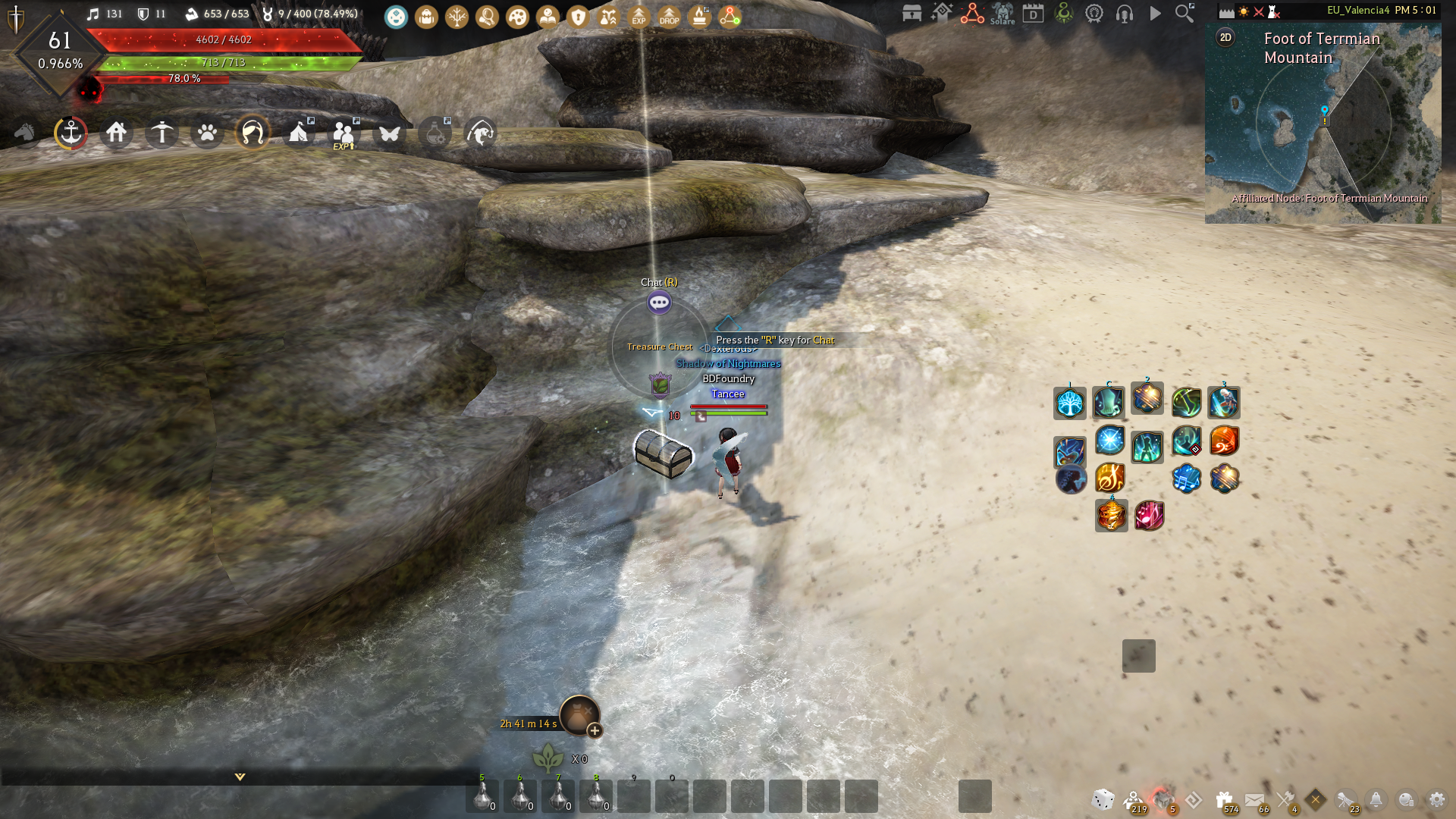The height and width of the screenshot is (819, 1456).
Task: Toggle the 2D minimap view button
Action: pos(1224,37)
